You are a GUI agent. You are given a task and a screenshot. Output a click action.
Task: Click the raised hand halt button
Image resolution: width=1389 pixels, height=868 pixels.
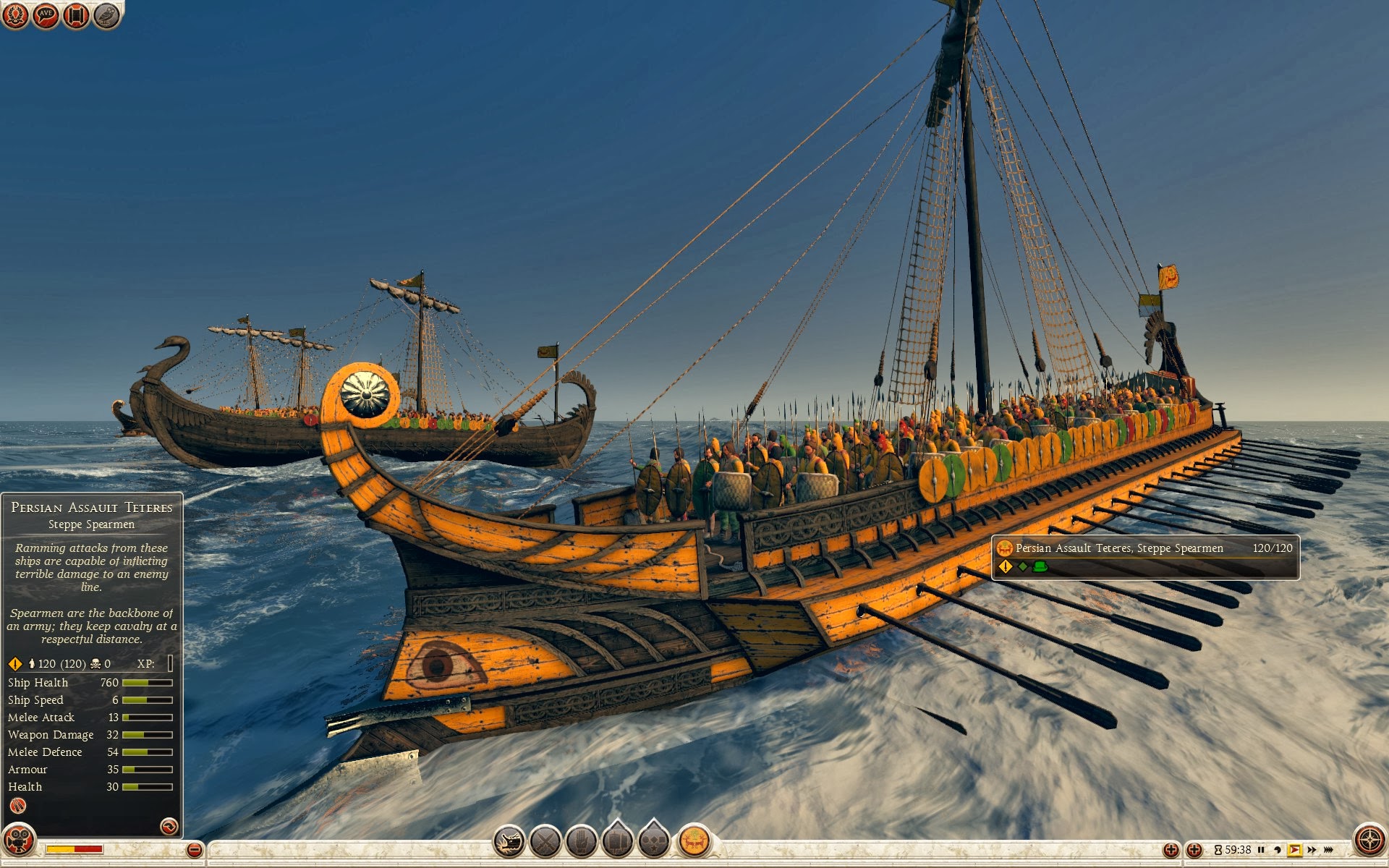coord(581,841)
